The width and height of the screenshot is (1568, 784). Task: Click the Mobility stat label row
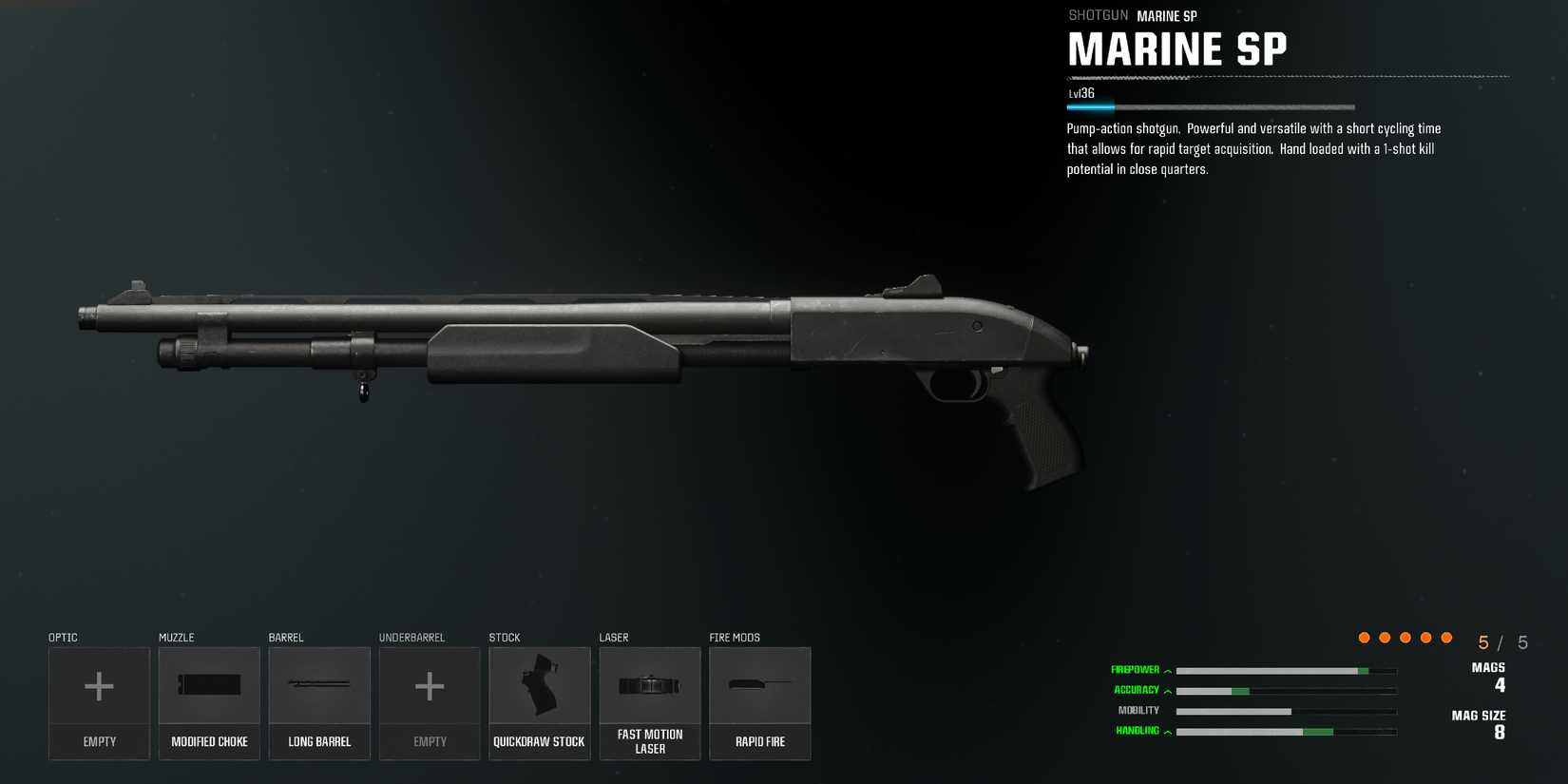click(1139, 710)
